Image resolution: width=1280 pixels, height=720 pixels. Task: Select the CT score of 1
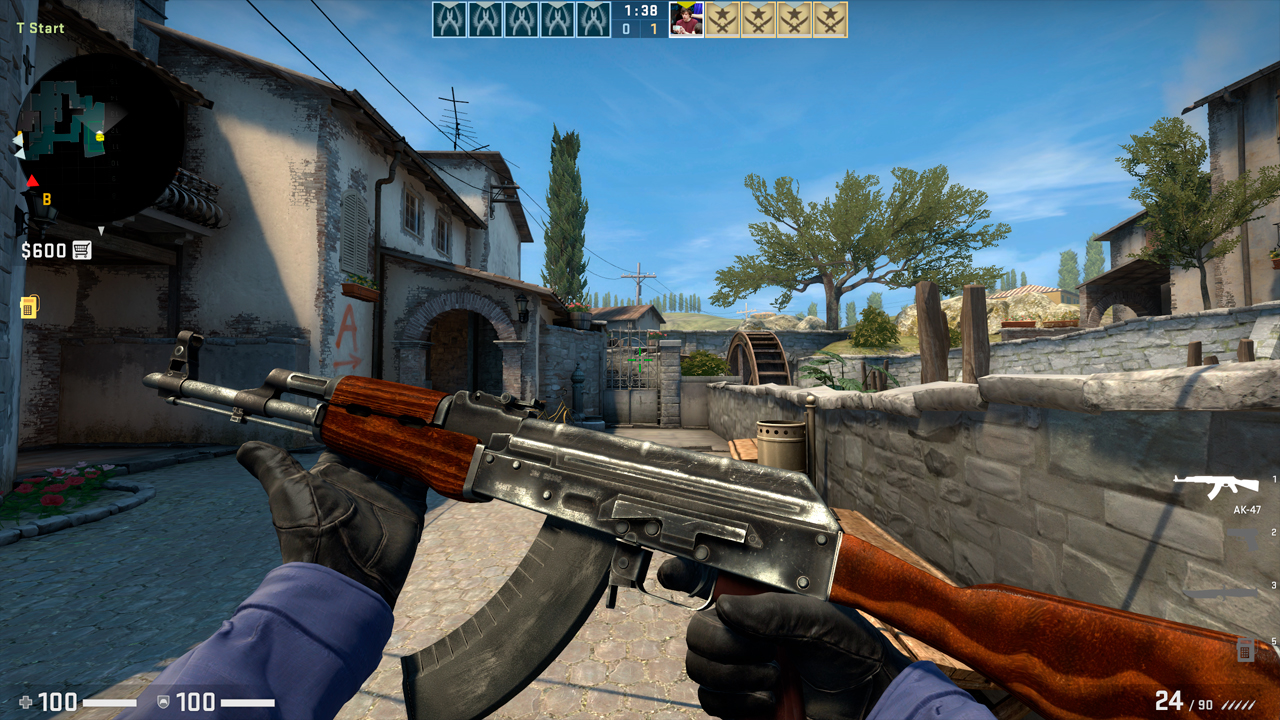653,28
